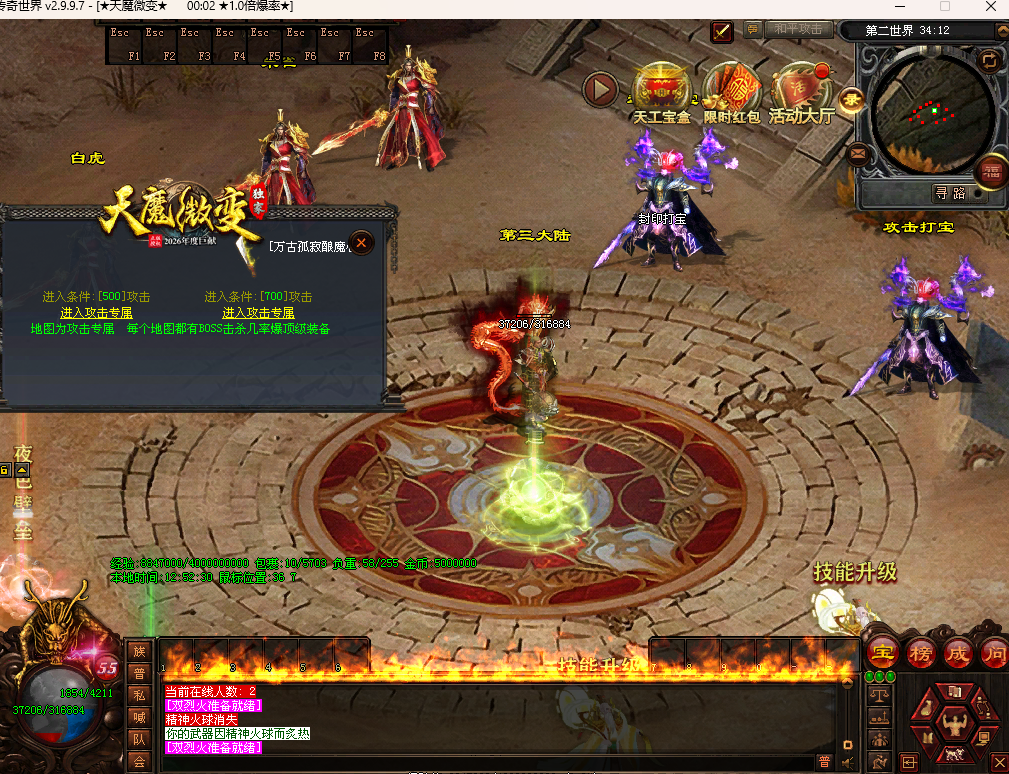Activate 寻路 pathfinding button
Image resolution: width=1009 pixels, height=774 pixels.
tap(951, 194)
